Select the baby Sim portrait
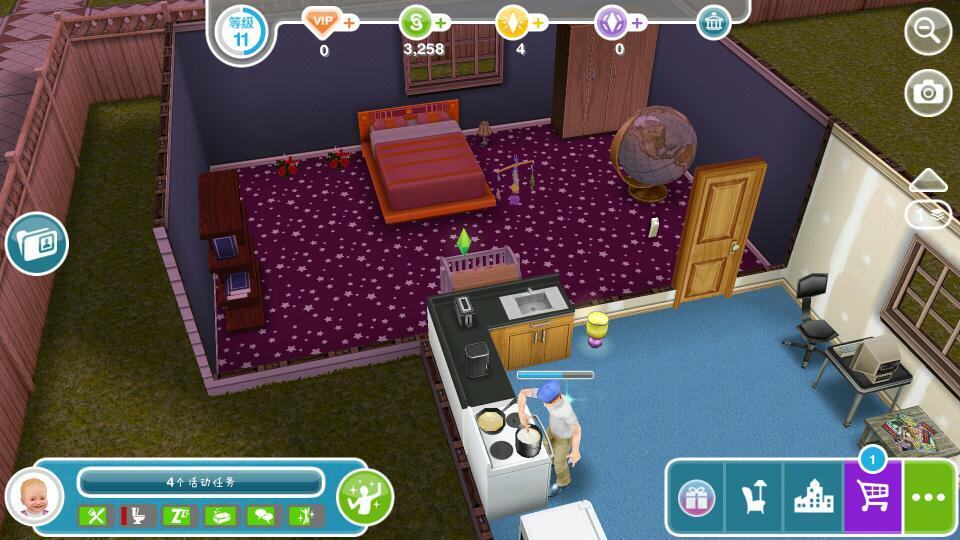 pos(34,495)
